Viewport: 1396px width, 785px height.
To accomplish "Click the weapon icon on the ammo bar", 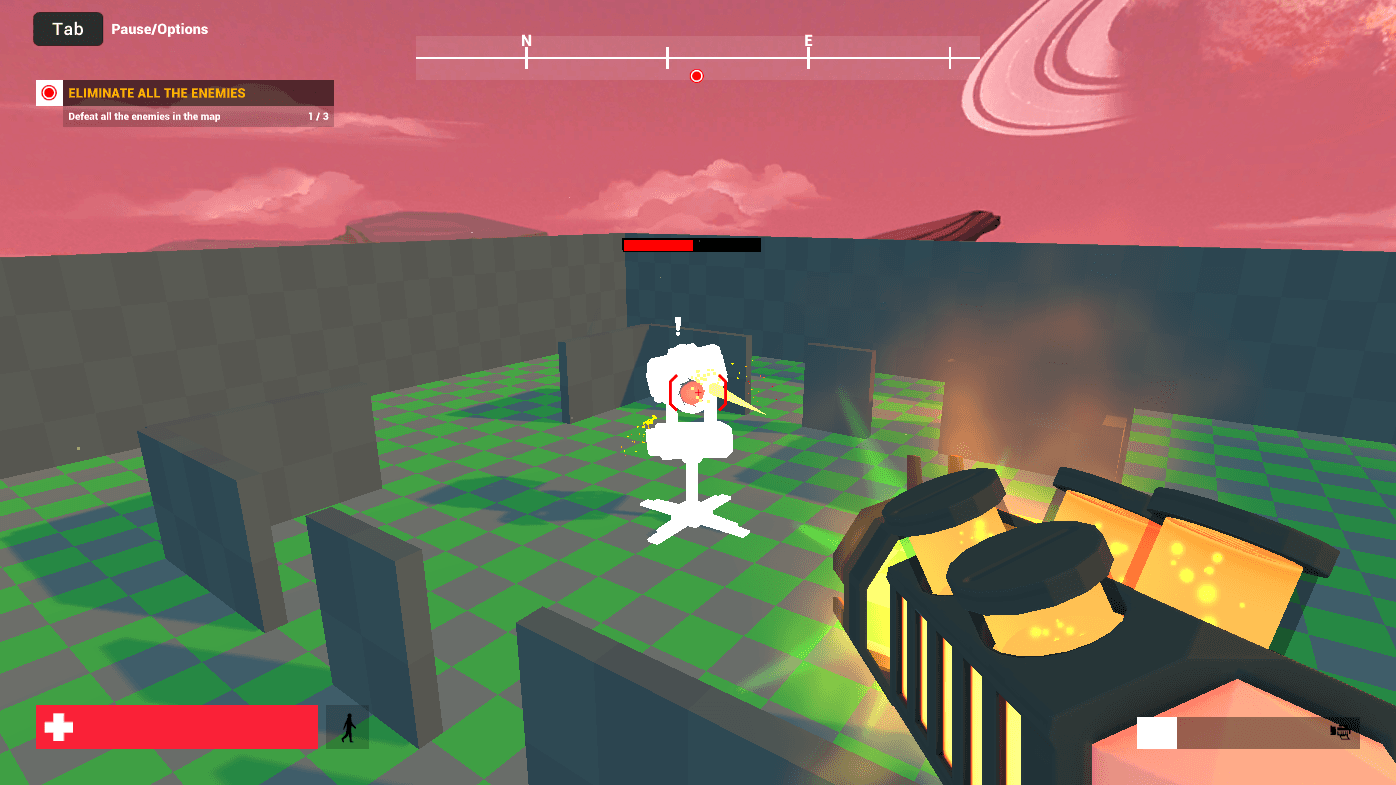I will (1344, 732).
